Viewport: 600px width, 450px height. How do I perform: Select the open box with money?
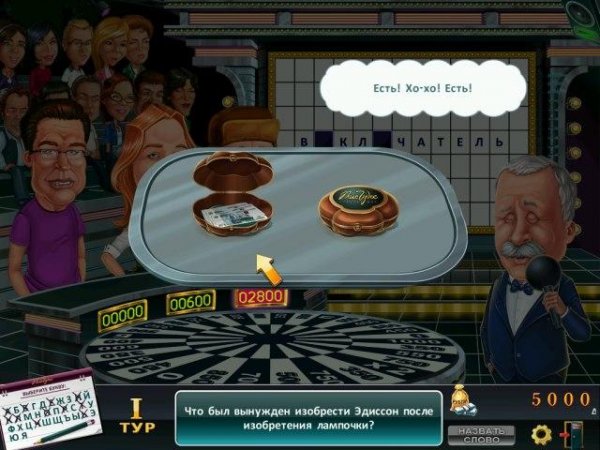click(x=233, y=200)
